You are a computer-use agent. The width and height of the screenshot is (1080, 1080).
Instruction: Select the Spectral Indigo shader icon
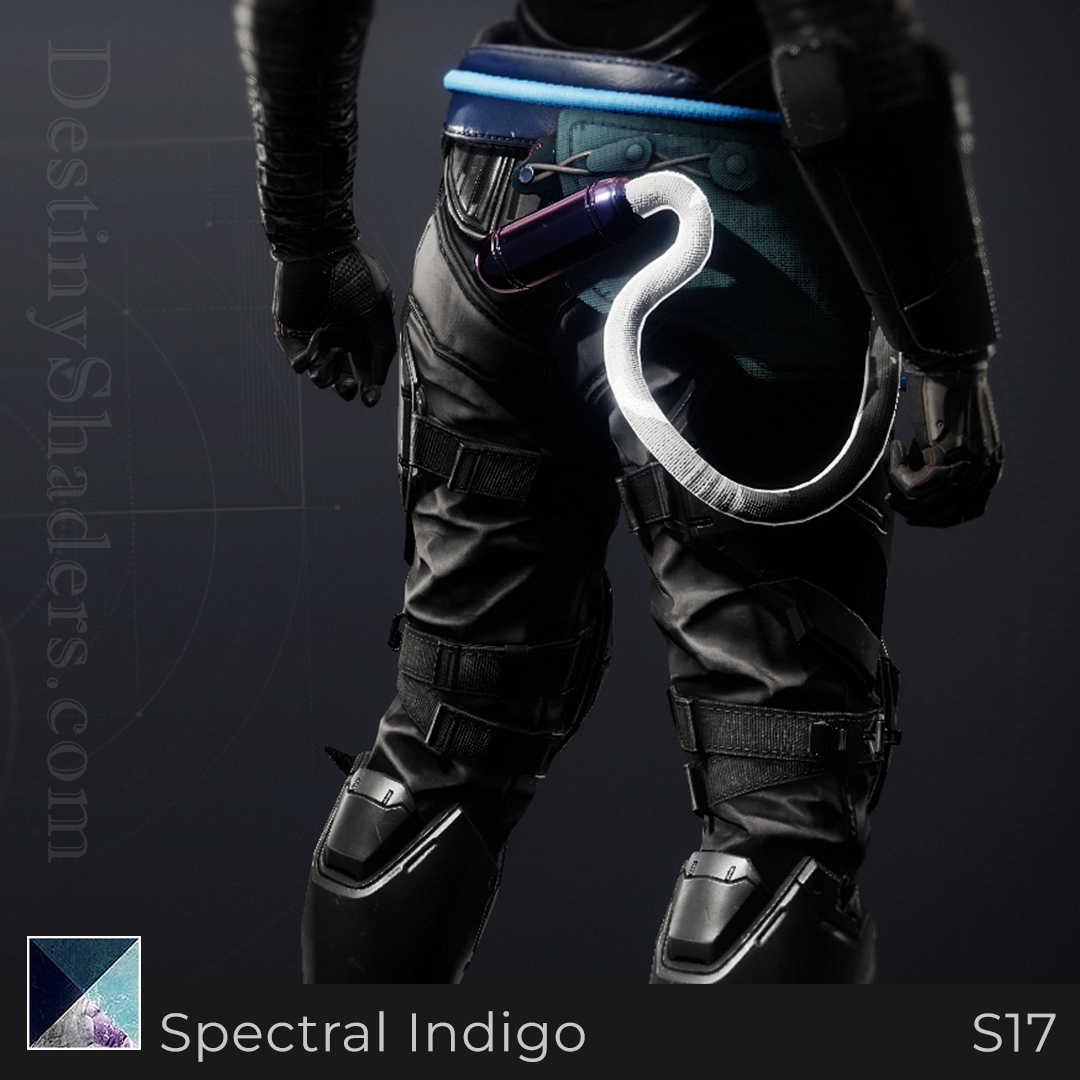pos(84,992)
